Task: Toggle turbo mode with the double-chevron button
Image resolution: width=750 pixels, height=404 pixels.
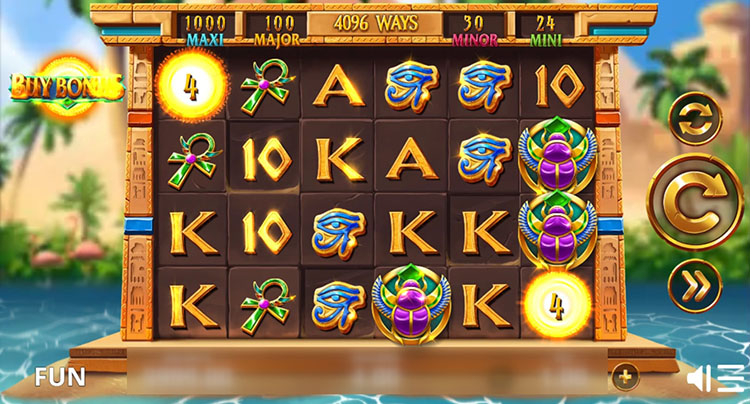Action: click(x=694, y=283)
